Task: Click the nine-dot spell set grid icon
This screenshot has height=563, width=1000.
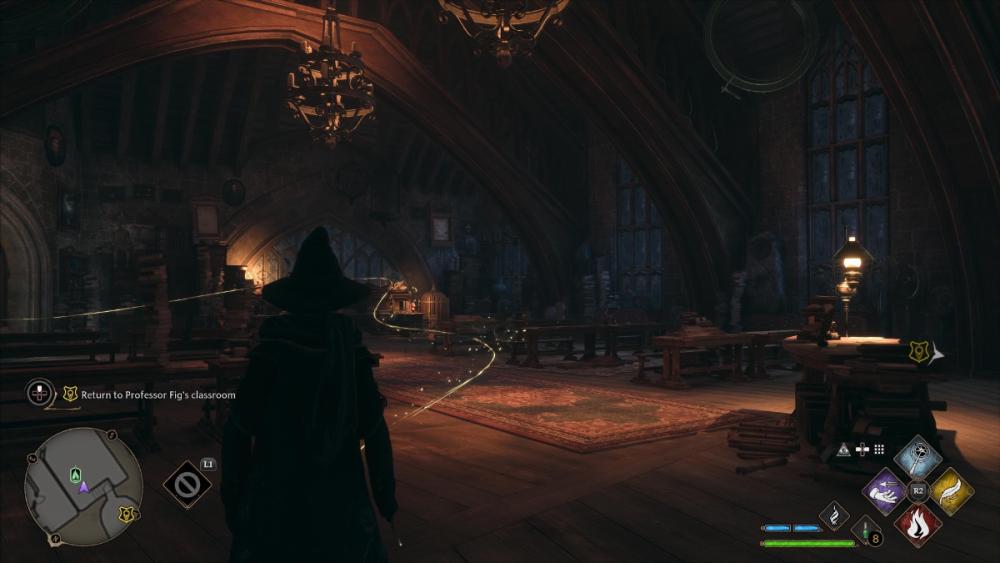Action: 879,450
